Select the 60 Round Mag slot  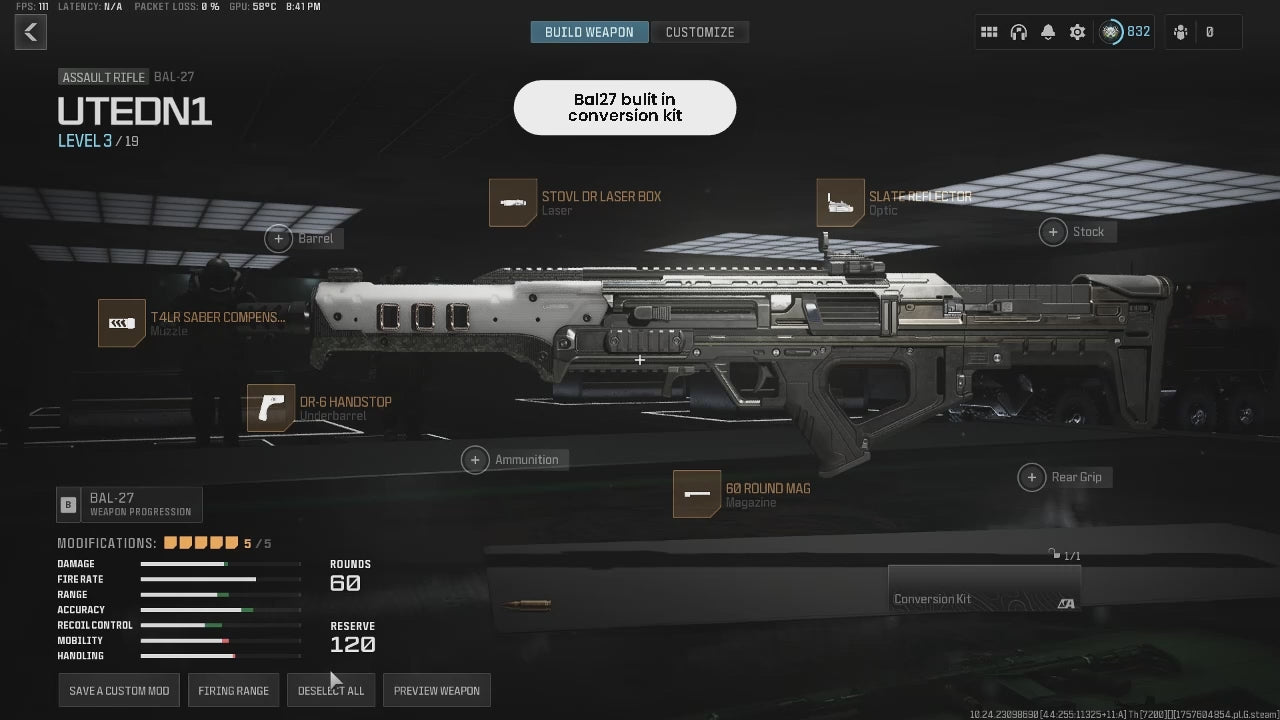click(x=697, y=494)
